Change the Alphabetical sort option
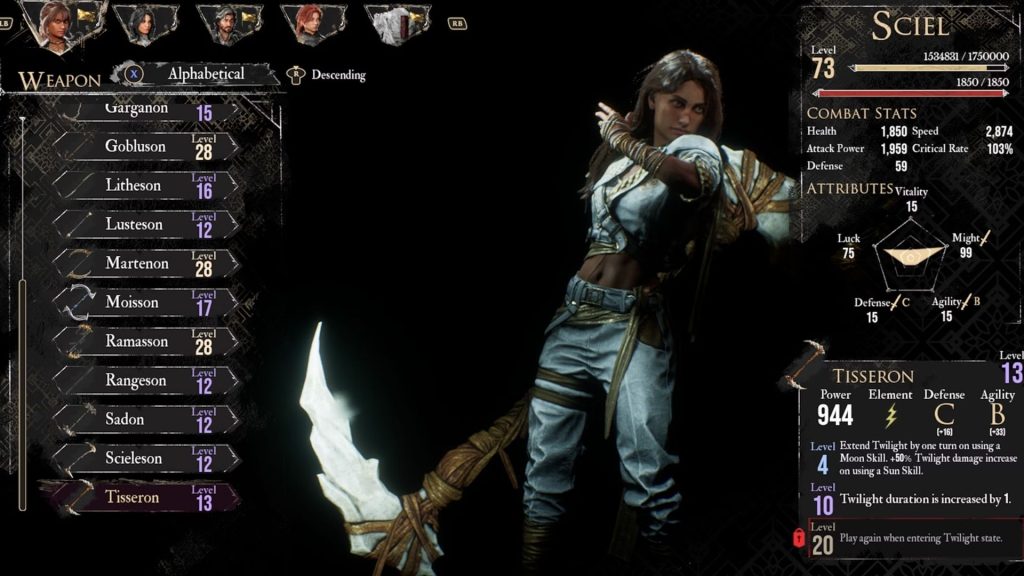 [x=205, y=74]
